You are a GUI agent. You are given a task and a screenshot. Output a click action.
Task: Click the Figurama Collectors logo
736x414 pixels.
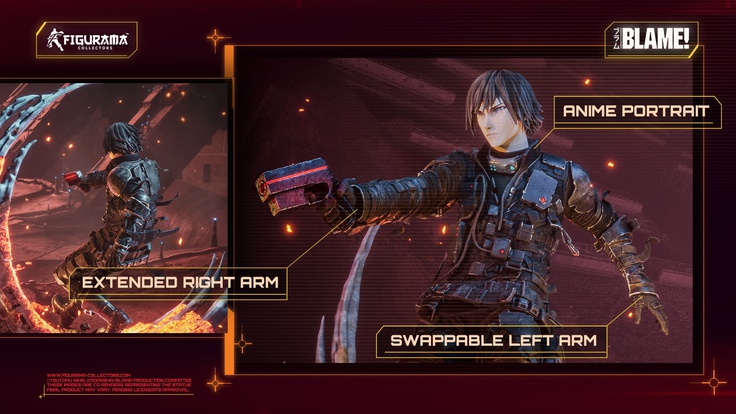[x=87, y=41]
